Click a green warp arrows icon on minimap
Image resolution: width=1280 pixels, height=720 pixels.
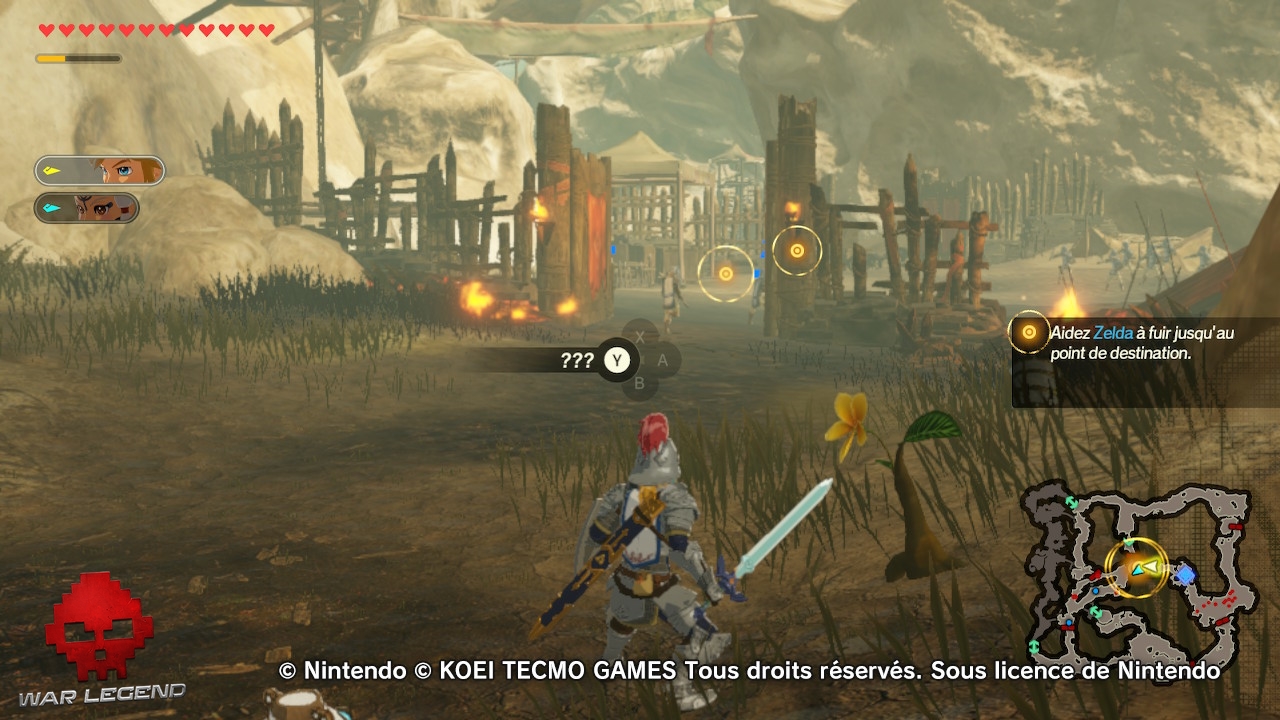(1070, 501)
